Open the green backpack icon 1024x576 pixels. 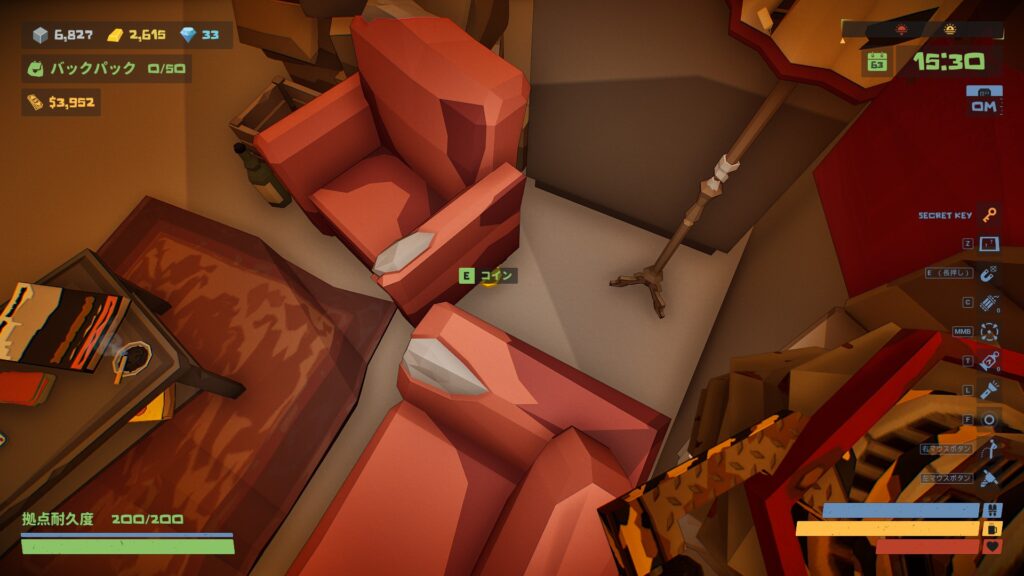coord(35,69)
